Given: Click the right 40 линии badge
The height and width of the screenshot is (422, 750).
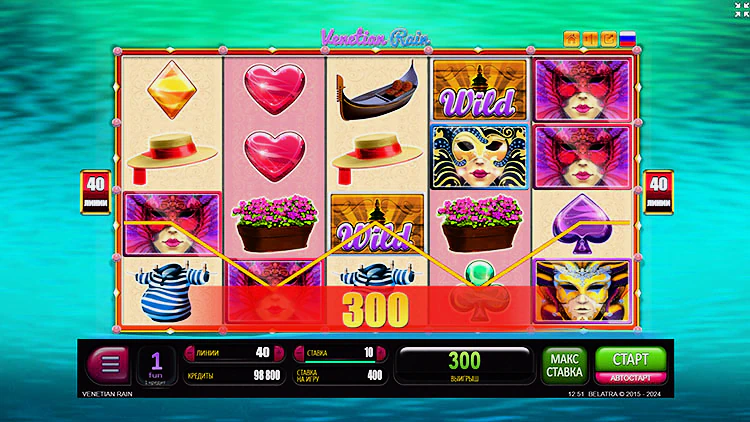Looking at the screenshot, I should [659, 186].
